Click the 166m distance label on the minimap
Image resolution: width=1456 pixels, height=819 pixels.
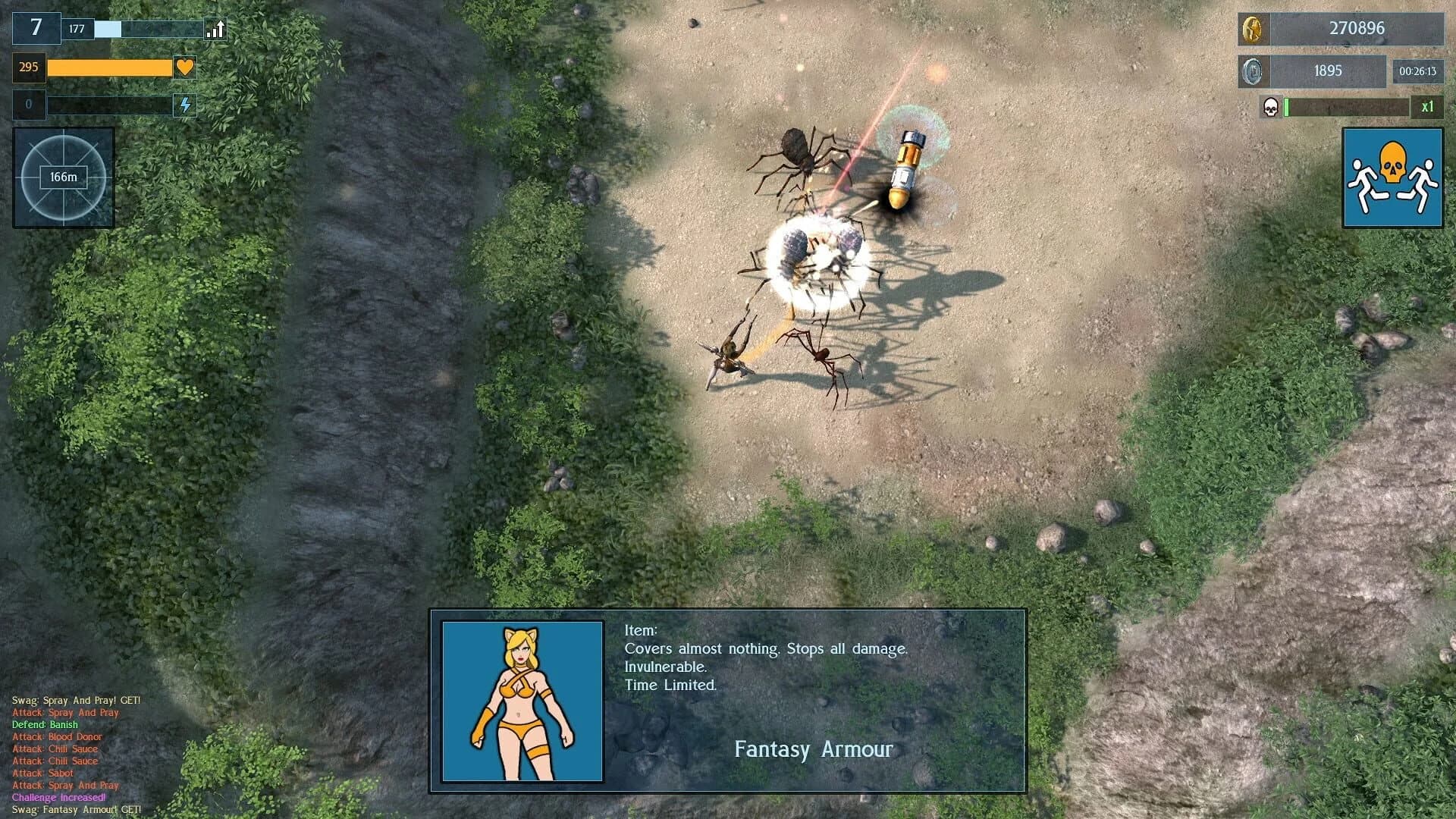62,176
